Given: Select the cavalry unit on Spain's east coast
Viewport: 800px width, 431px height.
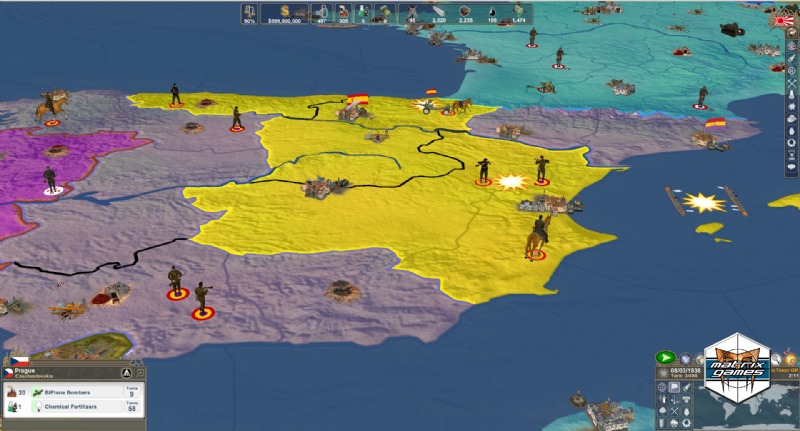Looking at the screenshot, I should (536, 238).
